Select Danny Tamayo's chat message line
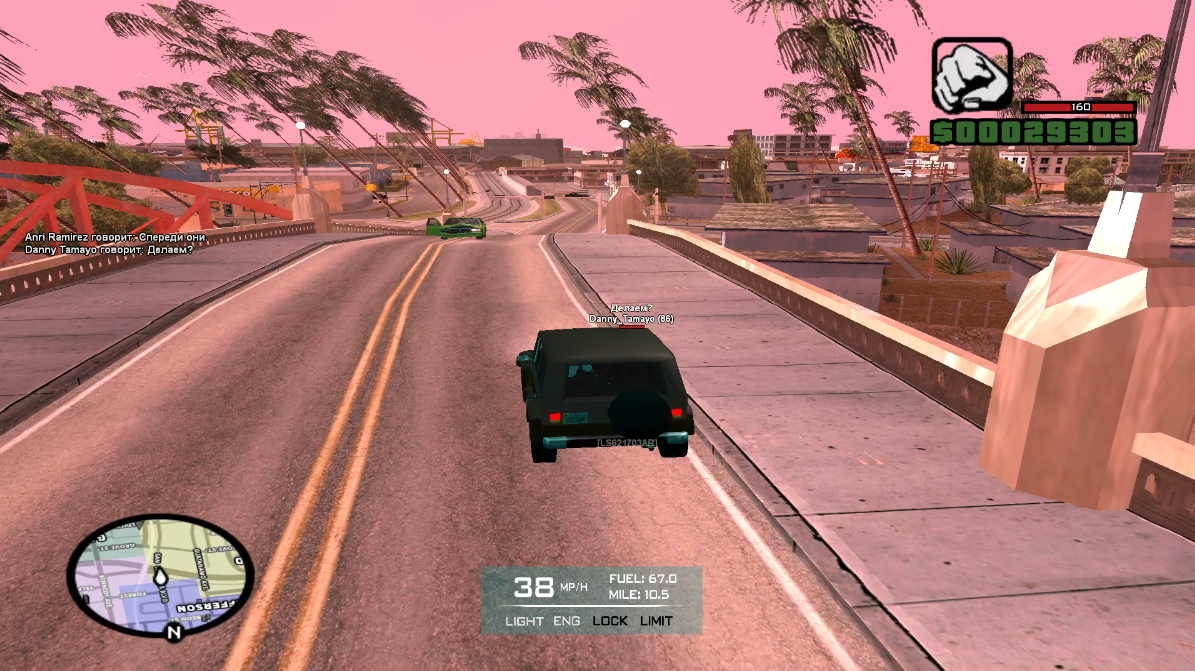 (109, 248)
